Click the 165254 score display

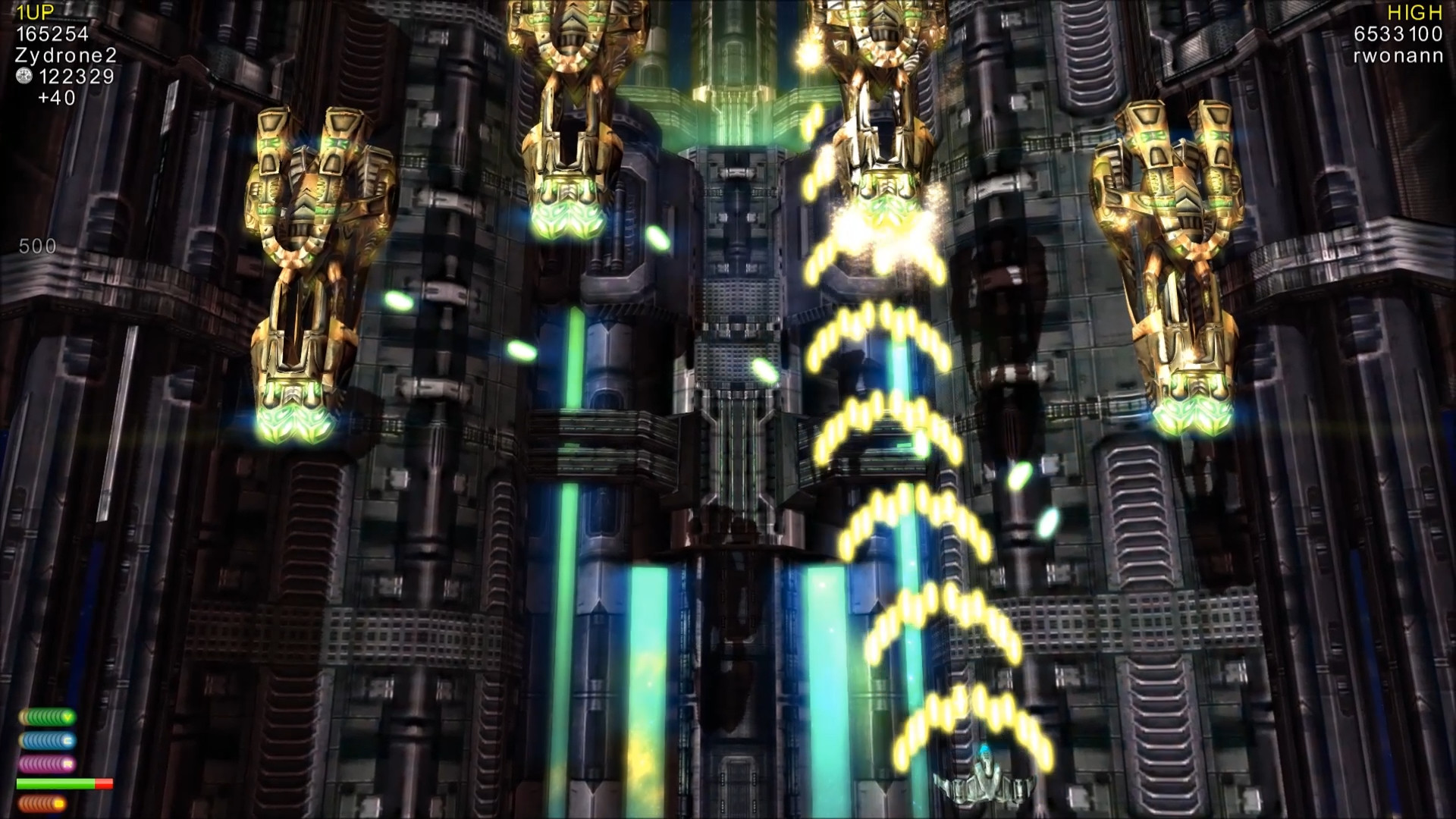pyautogui.click(x=52, y=33)
